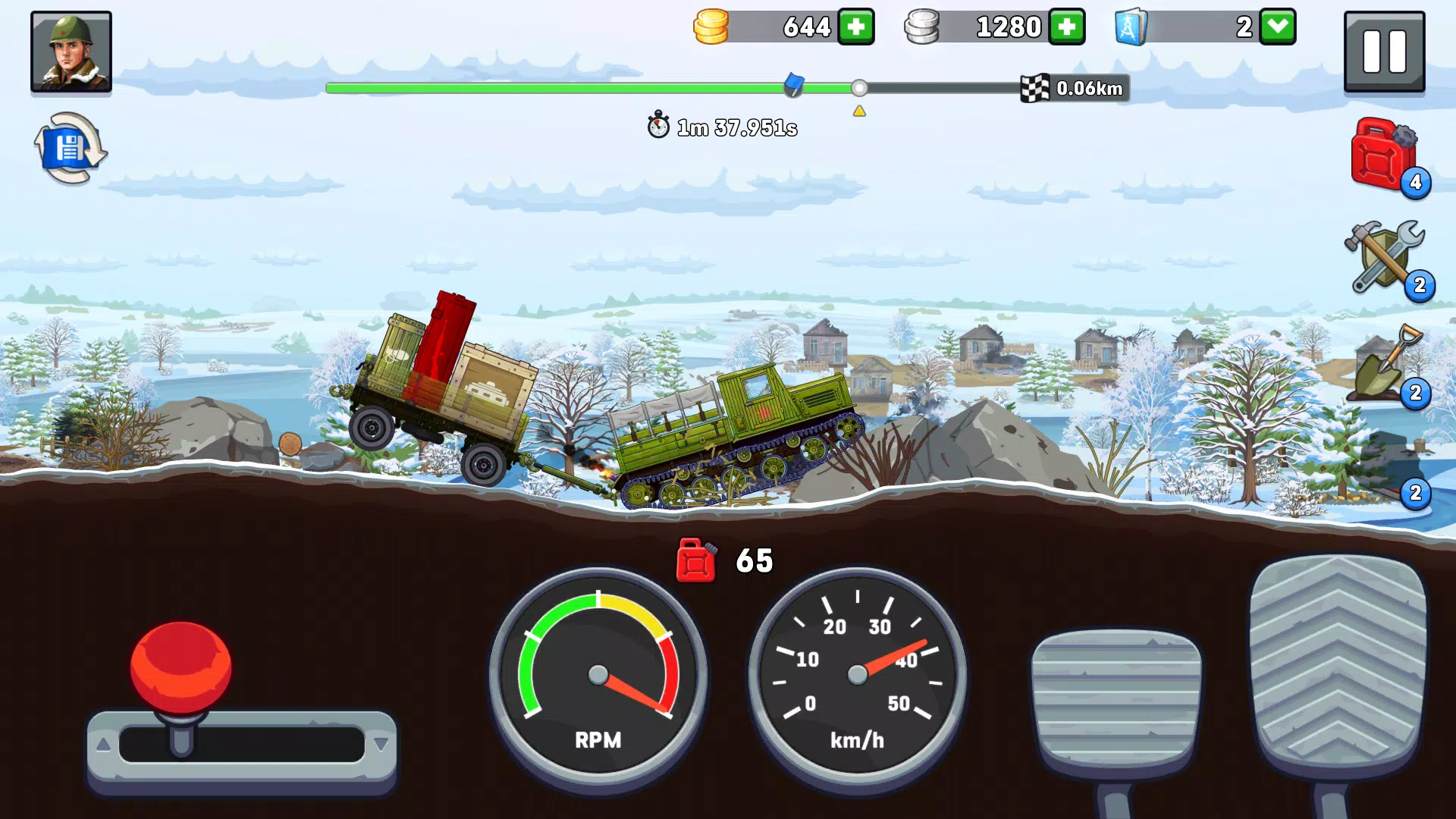Open the driver avatar portrait
Viewport: 1456px width, 819px height.
(71, 52)
